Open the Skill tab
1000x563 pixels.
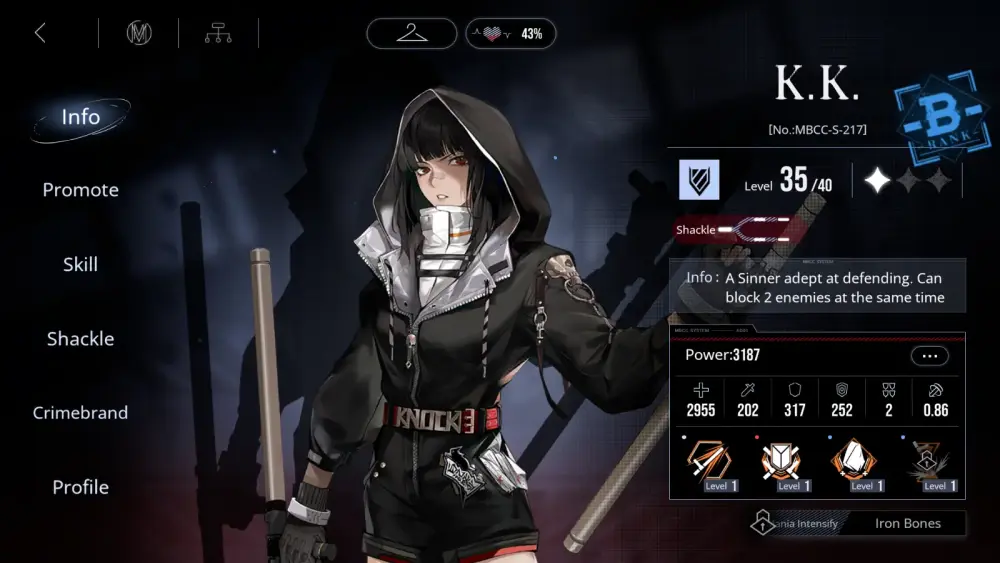tap(81, 265)
